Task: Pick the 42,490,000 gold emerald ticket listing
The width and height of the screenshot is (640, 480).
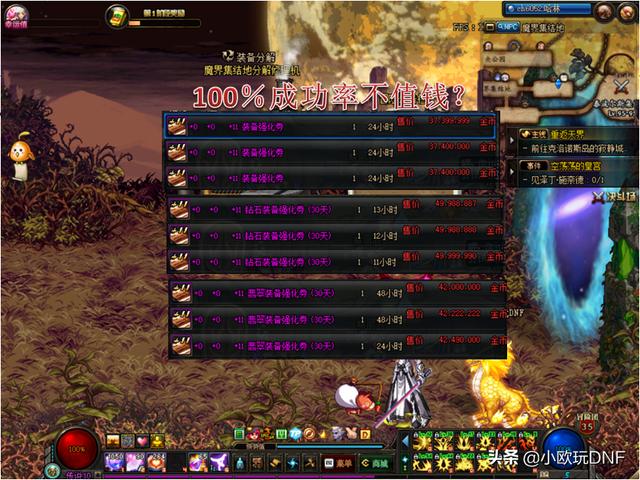Action: (336, 346)
